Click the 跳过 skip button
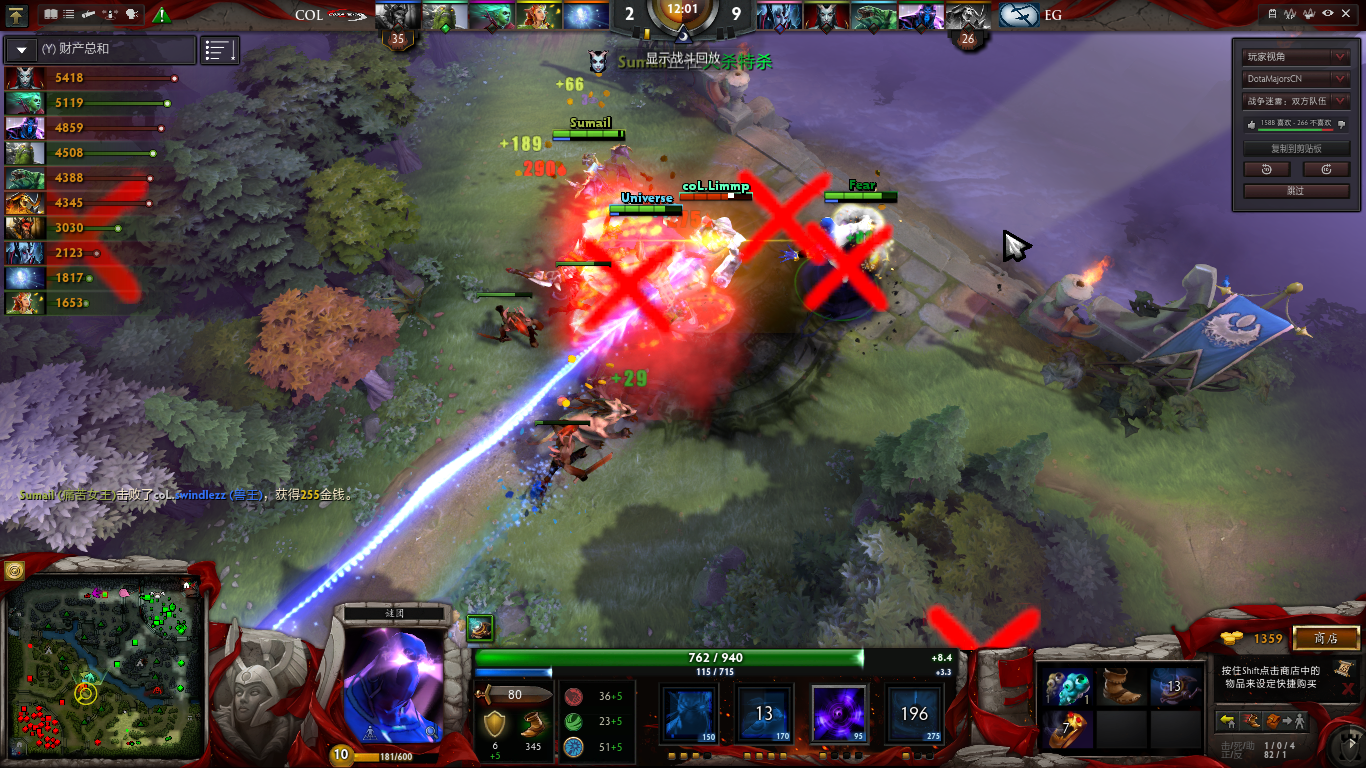 click(x=1296, y=190)
